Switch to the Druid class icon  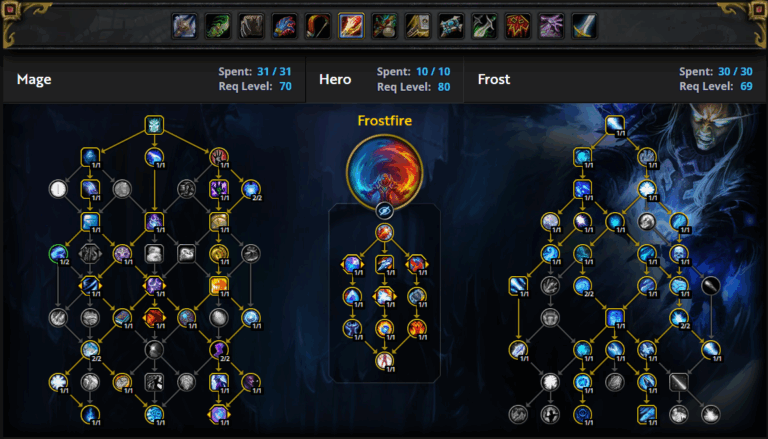[x=250, y=25]
